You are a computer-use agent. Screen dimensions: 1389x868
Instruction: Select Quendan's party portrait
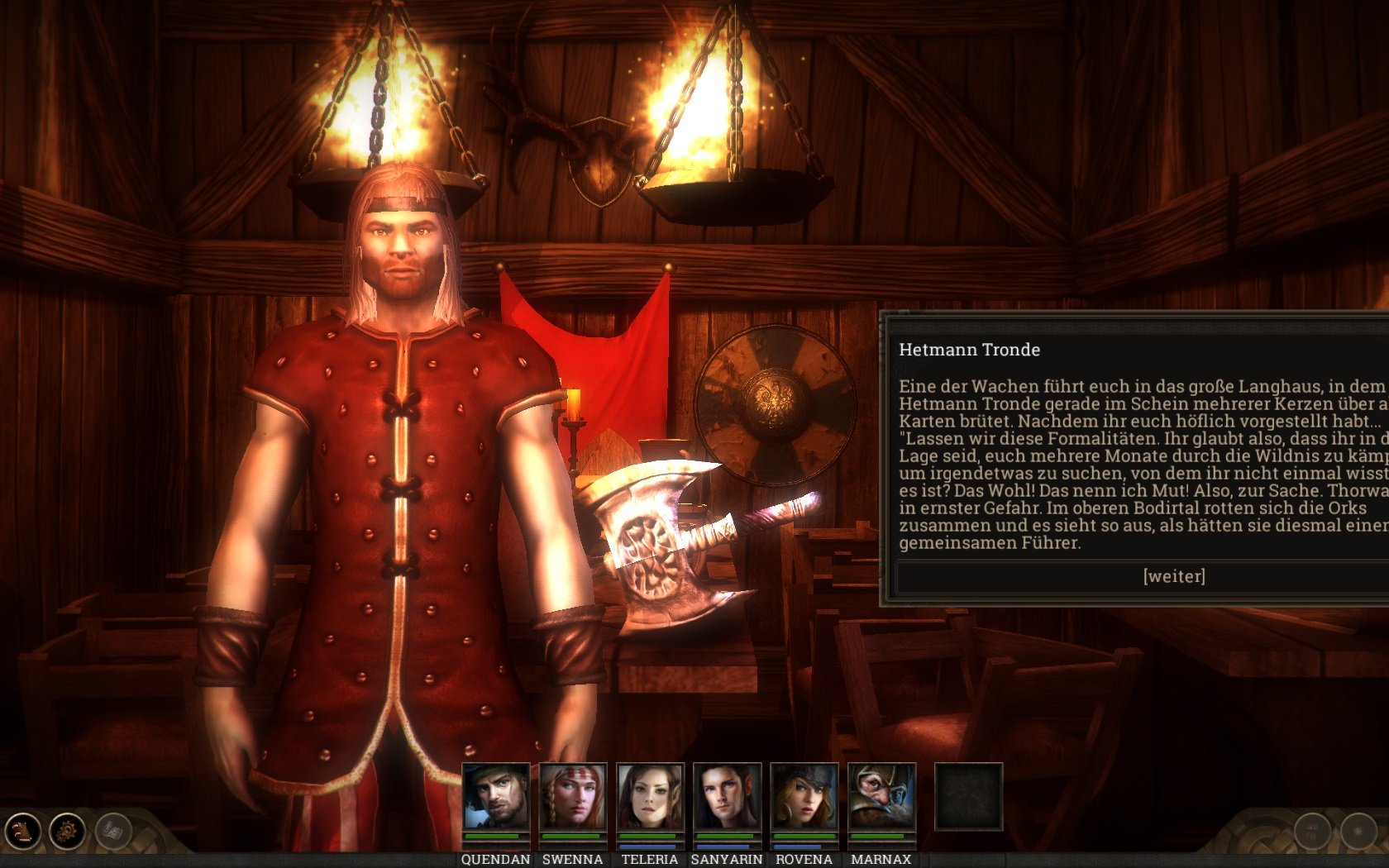(x=496, y=796)
